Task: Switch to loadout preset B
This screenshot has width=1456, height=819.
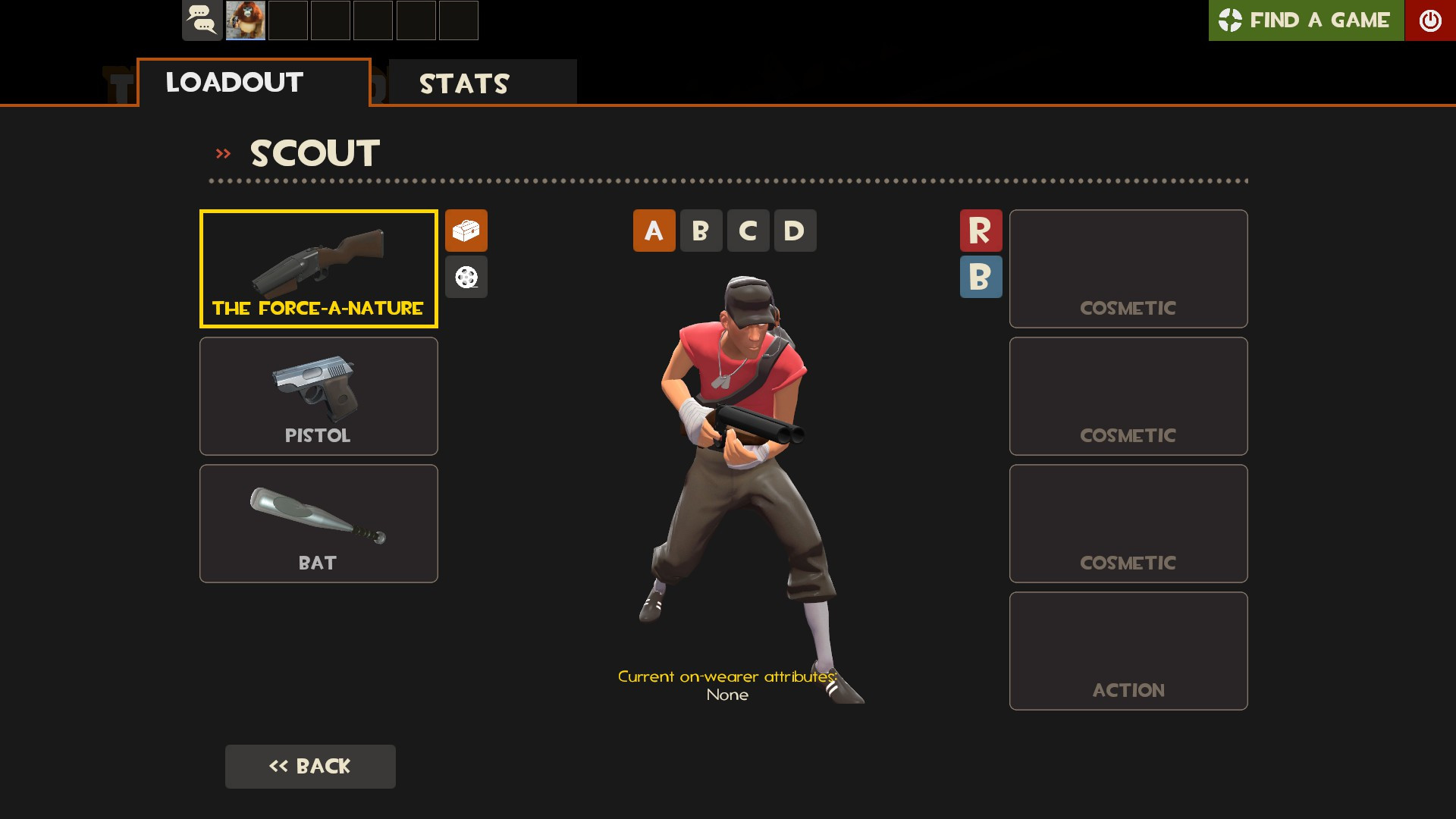Action: pyautogui.click(x=701, y=231)
